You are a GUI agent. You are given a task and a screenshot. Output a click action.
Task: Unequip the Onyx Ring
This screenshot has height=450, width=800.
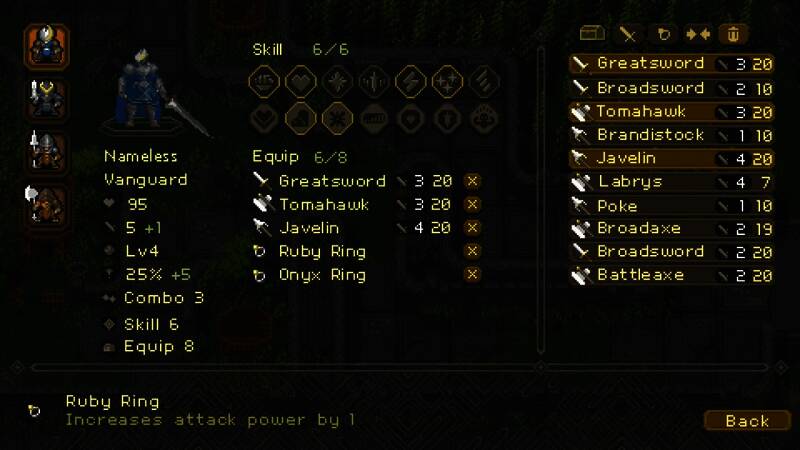coord(473,274)
